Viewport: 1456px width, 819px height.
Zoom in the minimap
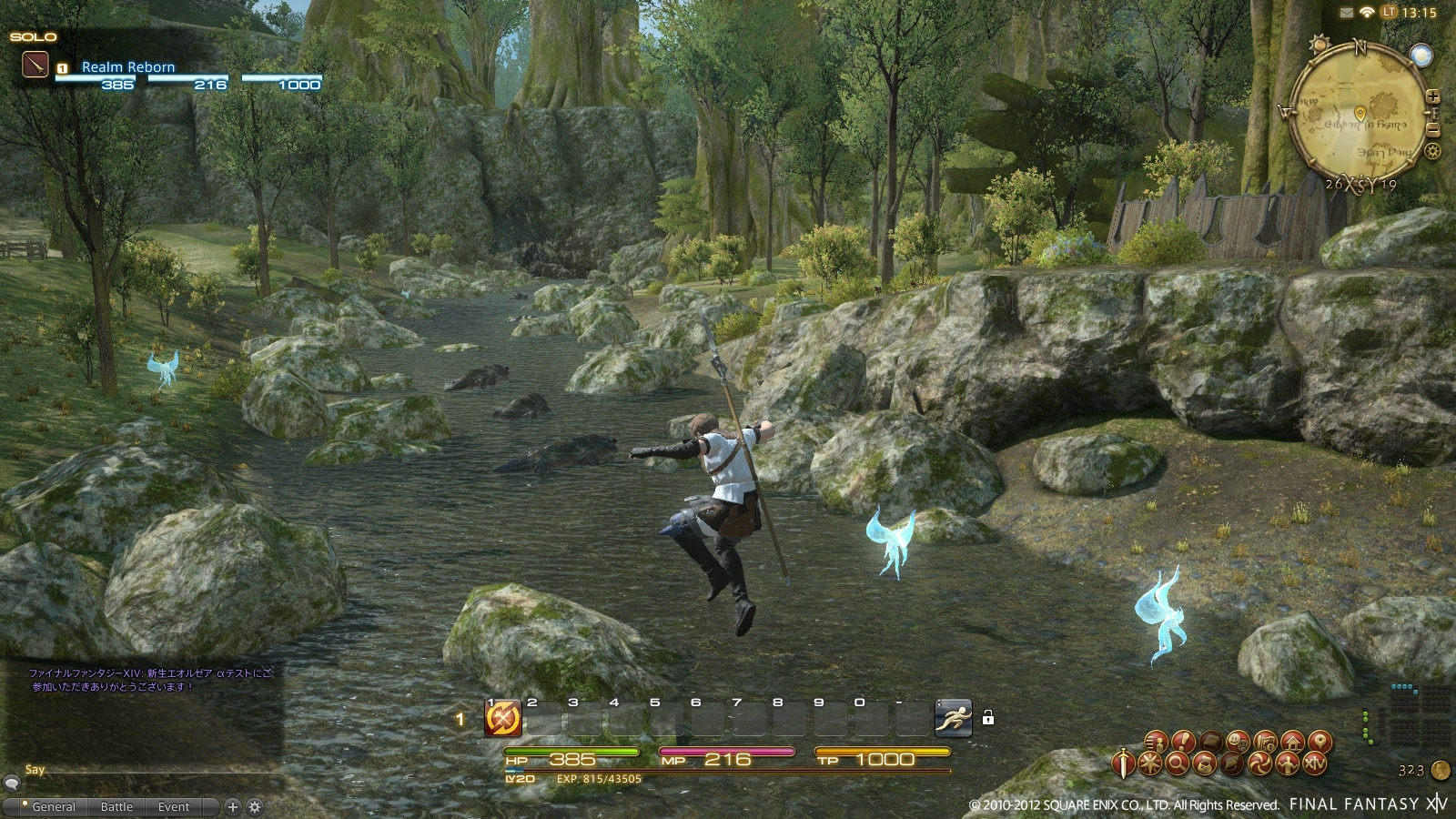click(x=1433, y=96)
